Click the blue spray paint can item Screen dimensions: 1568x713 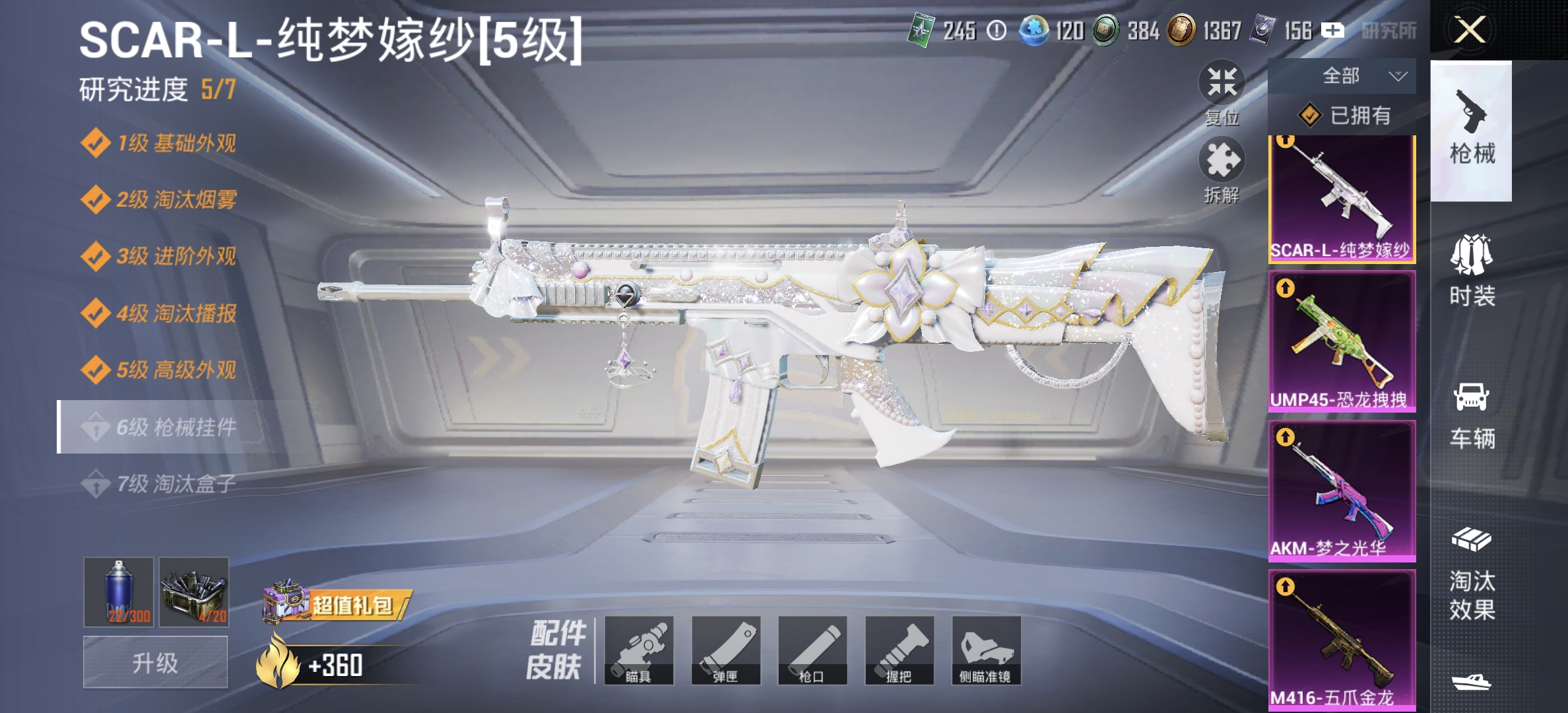pyautogui.click(x=117, y=593)
